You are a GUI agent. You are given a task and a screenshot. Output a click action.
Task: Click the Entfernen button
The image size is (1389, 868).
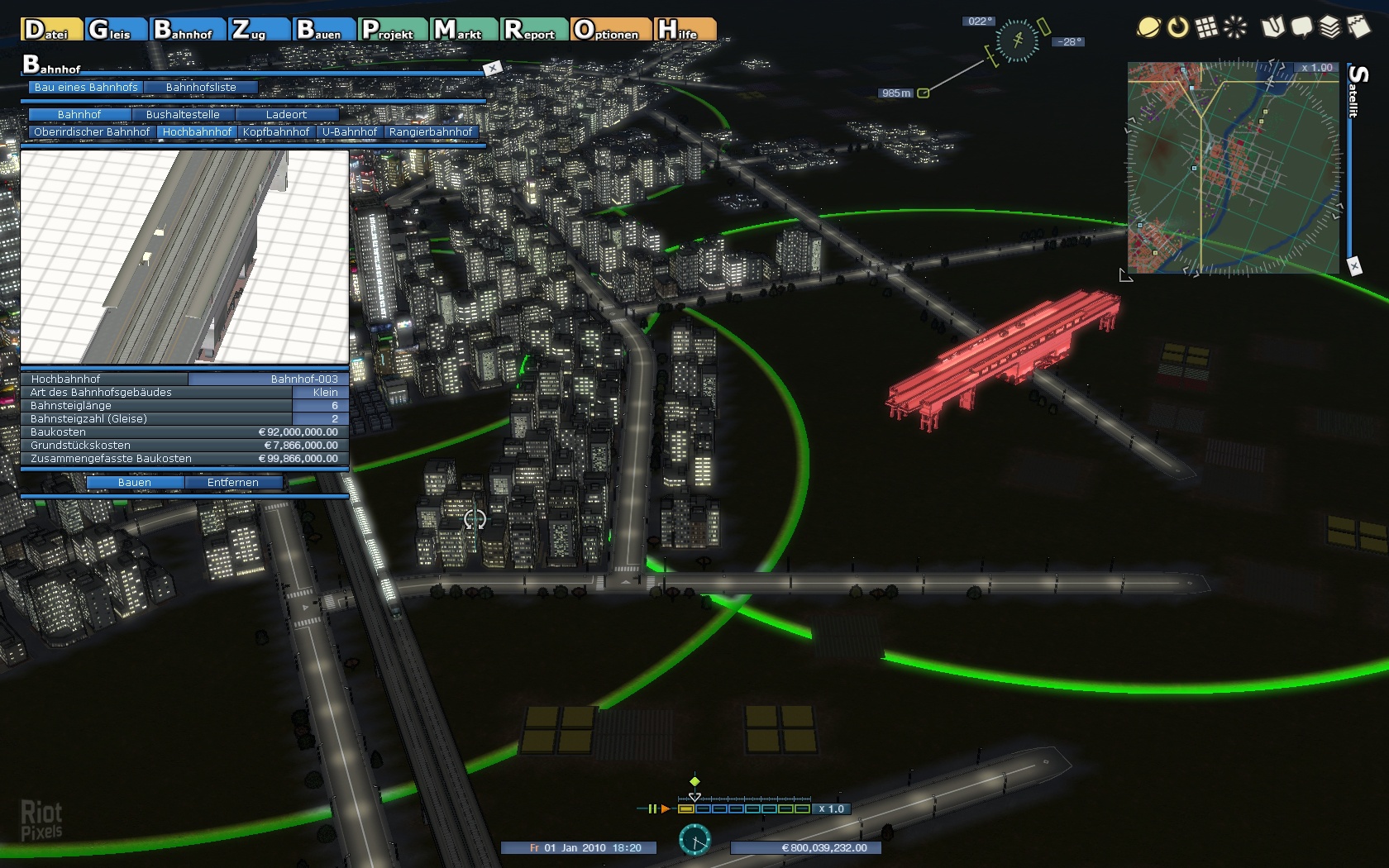[x=233, y=482]
